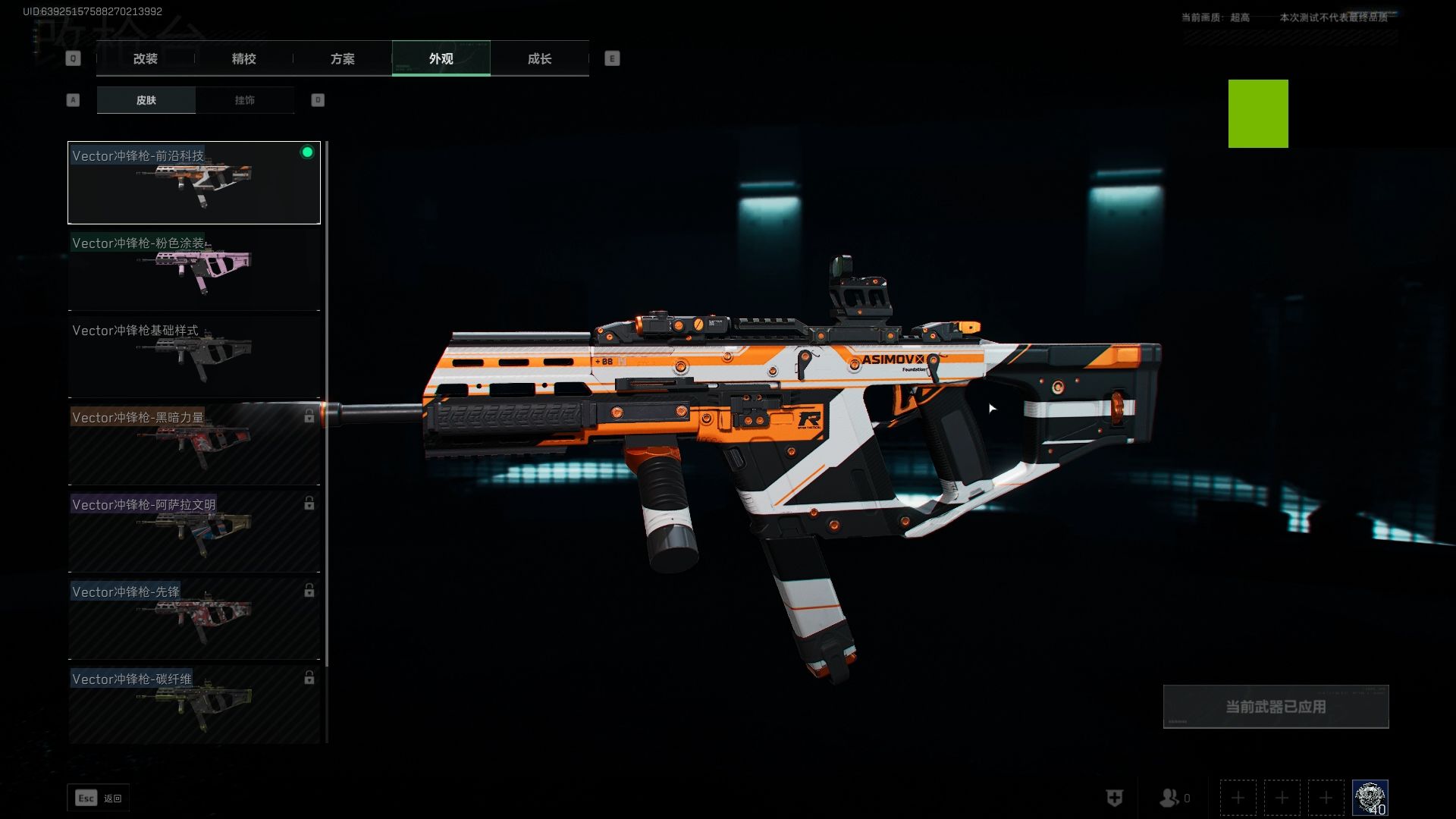View the locked Vector 先锋 skin

[194, 619]
